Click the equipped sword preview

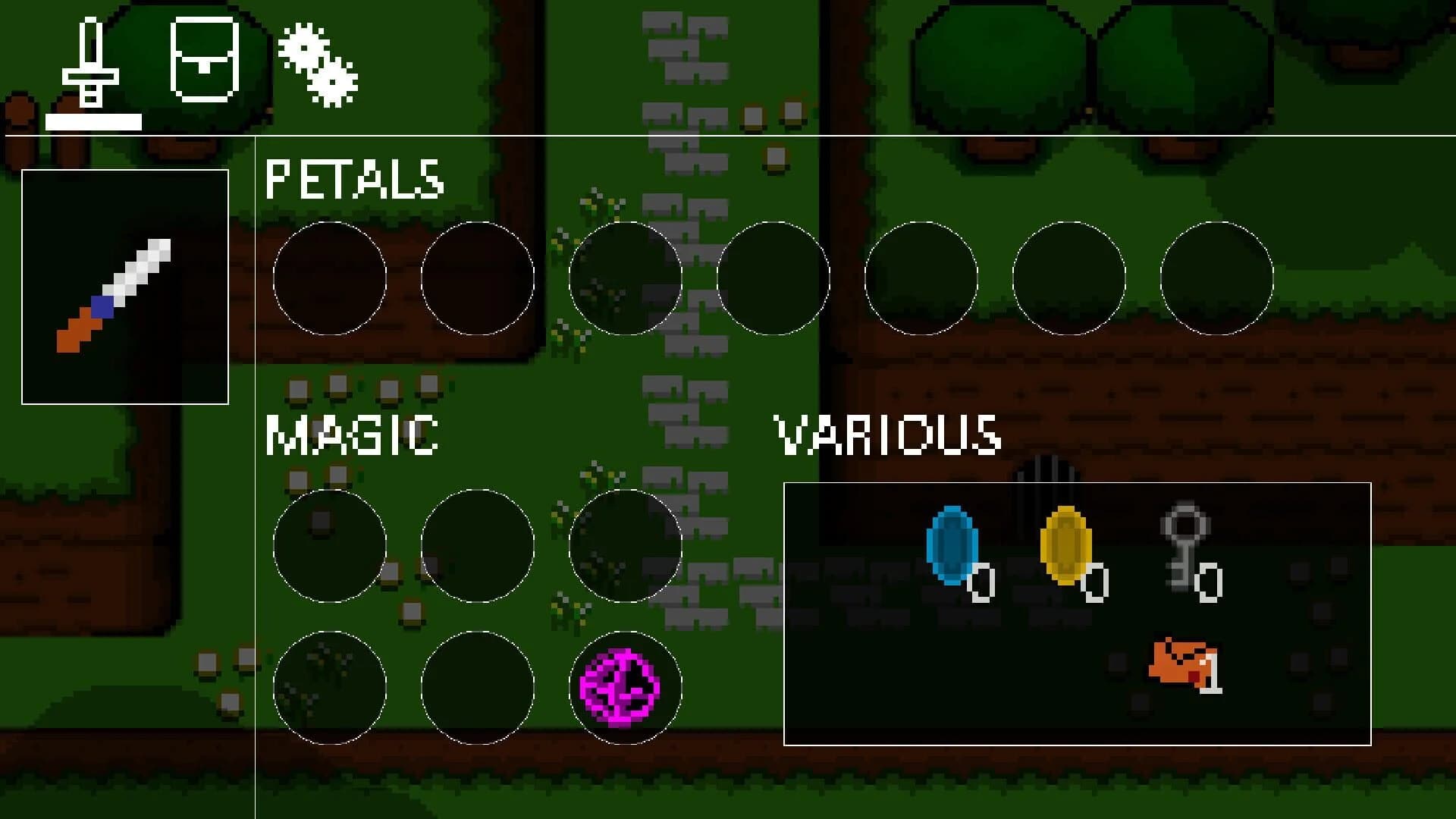click(x=125, y=284)
